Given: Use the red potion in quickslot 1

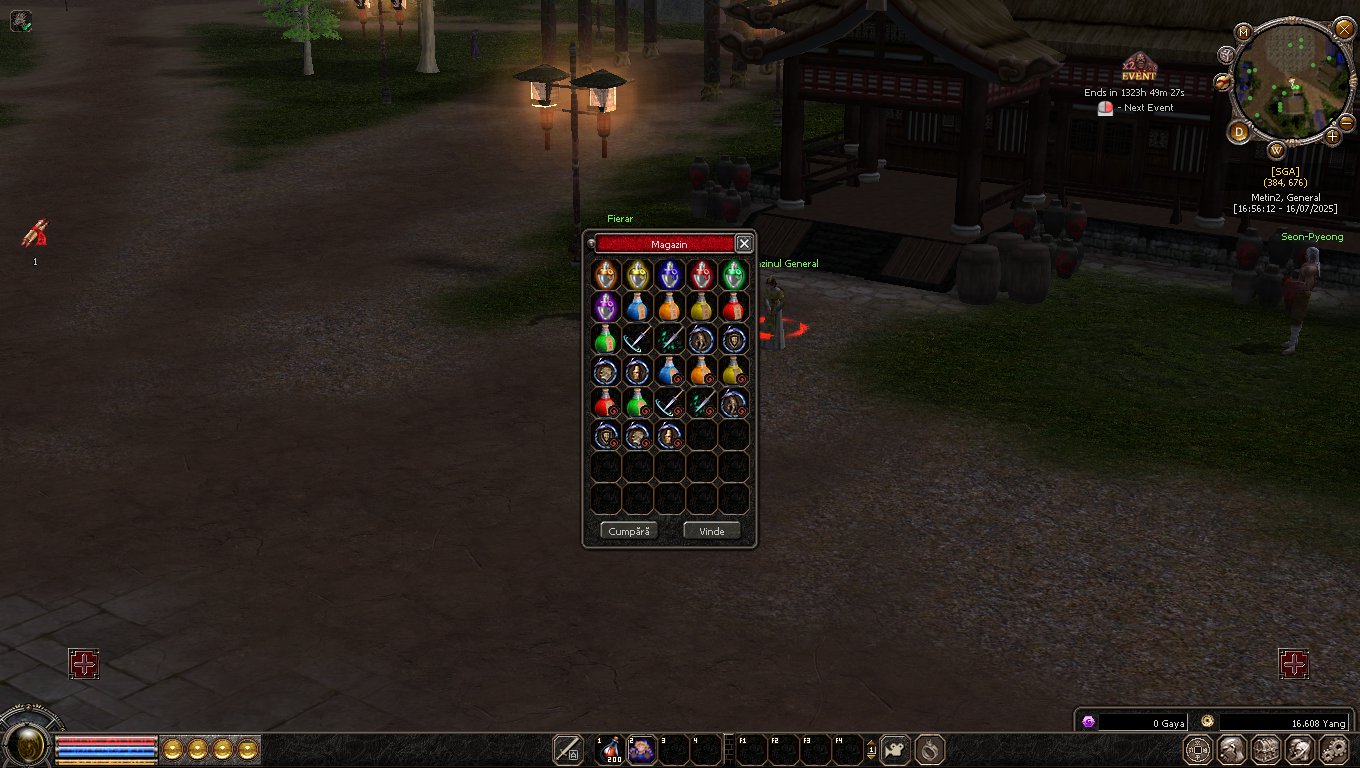Looking at the screenshot, I should pos(609,749).
